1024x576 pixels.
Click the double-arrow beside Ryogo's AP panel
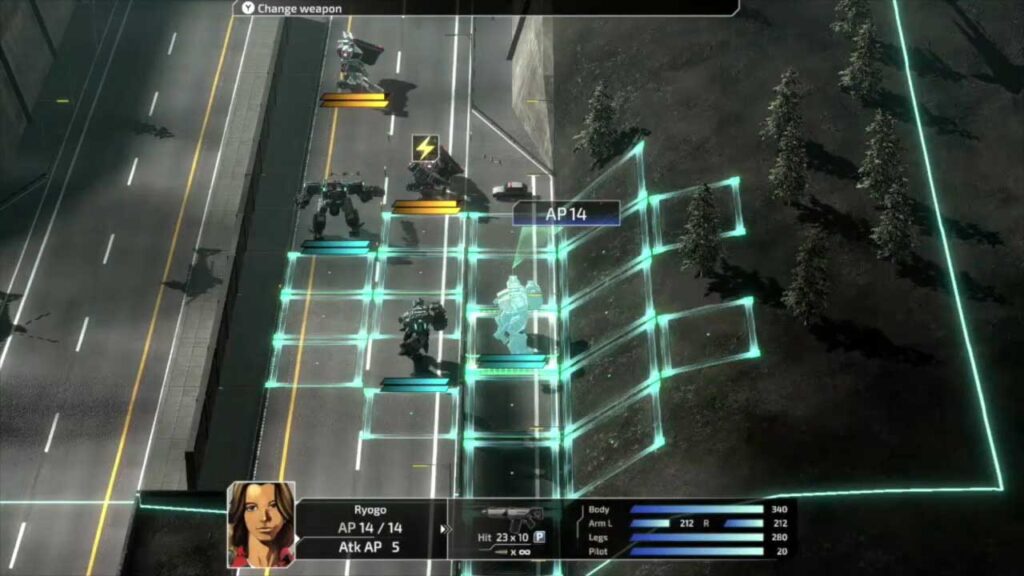click(x=446, y=530)
